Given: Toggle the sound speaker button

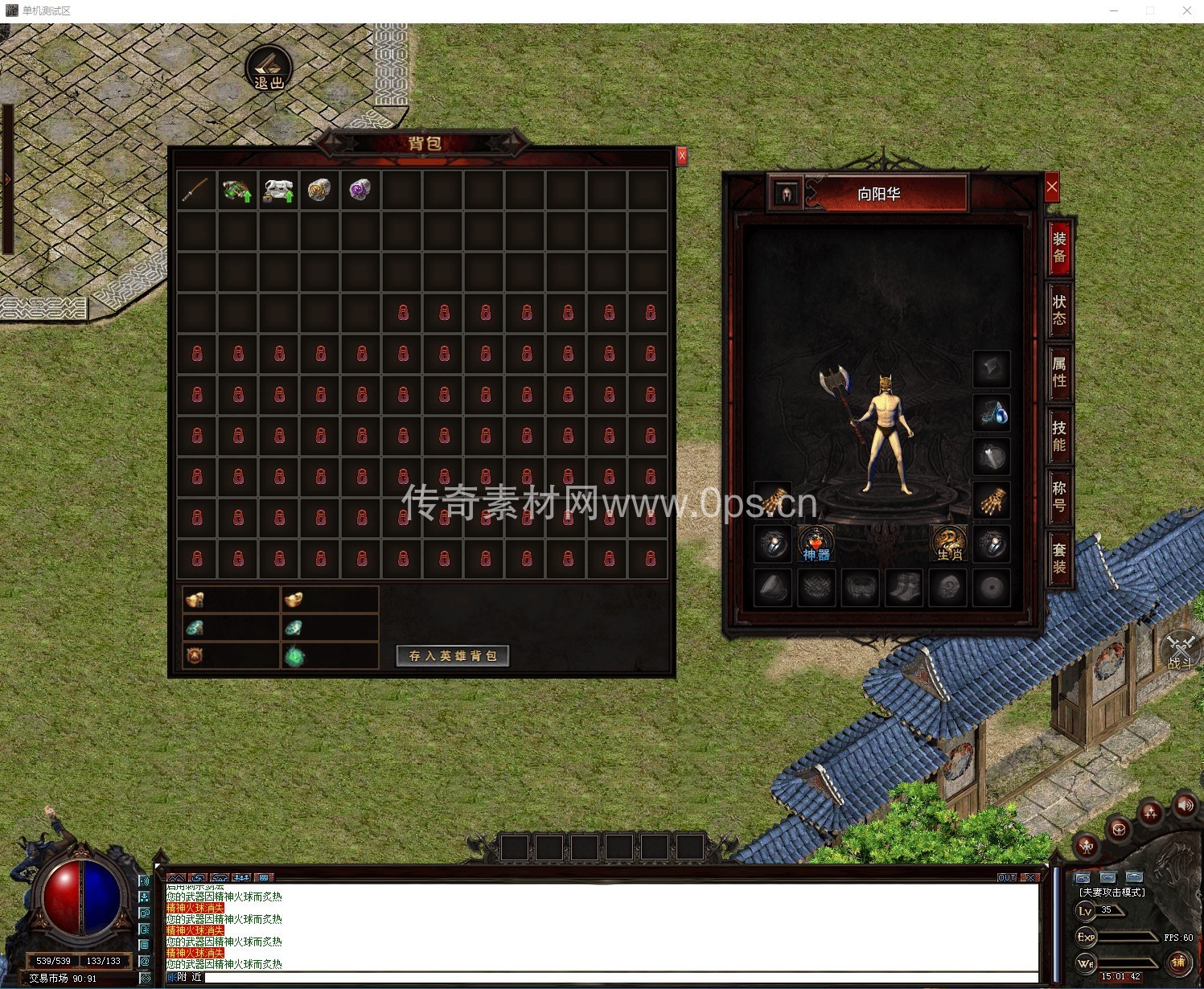Looking at the screenshot, I should [x=1185, y=805].
